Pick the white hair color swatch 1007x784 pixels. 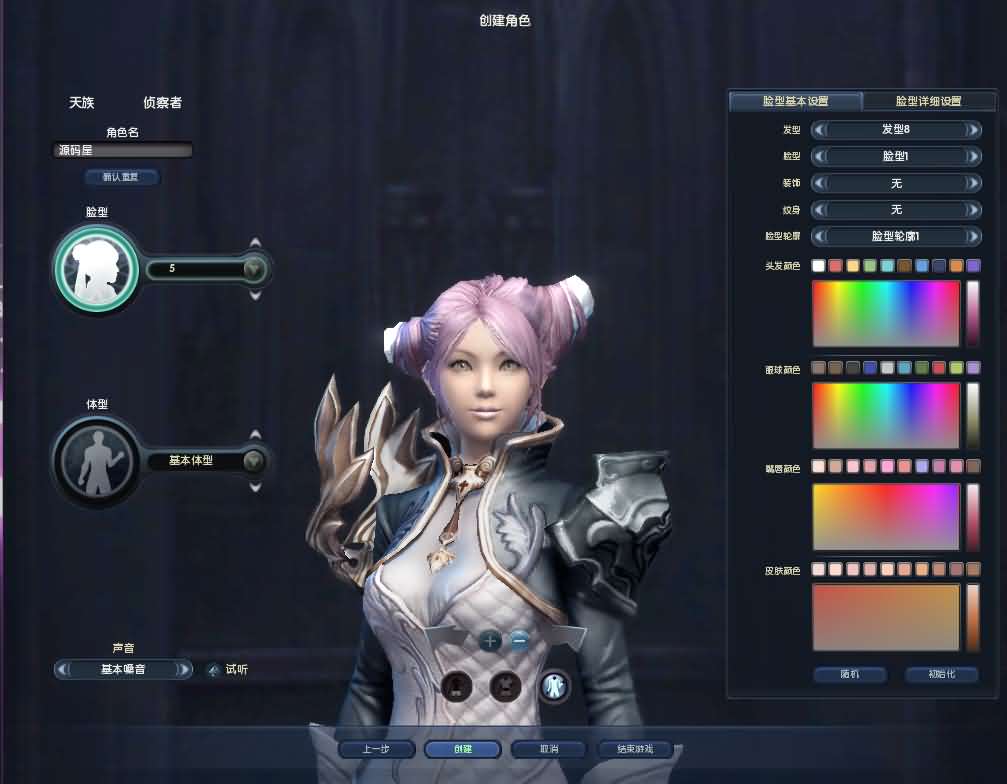tap(818, 266)
